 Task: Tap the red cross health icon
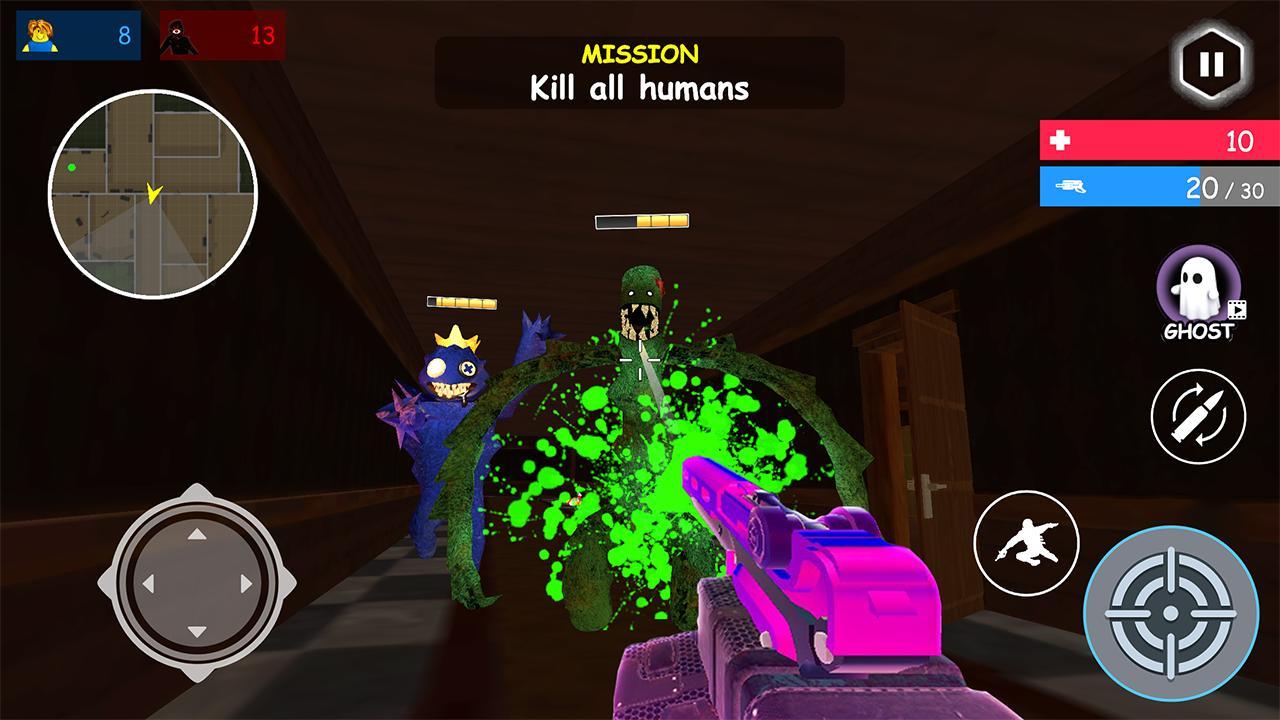point(1062,139)
